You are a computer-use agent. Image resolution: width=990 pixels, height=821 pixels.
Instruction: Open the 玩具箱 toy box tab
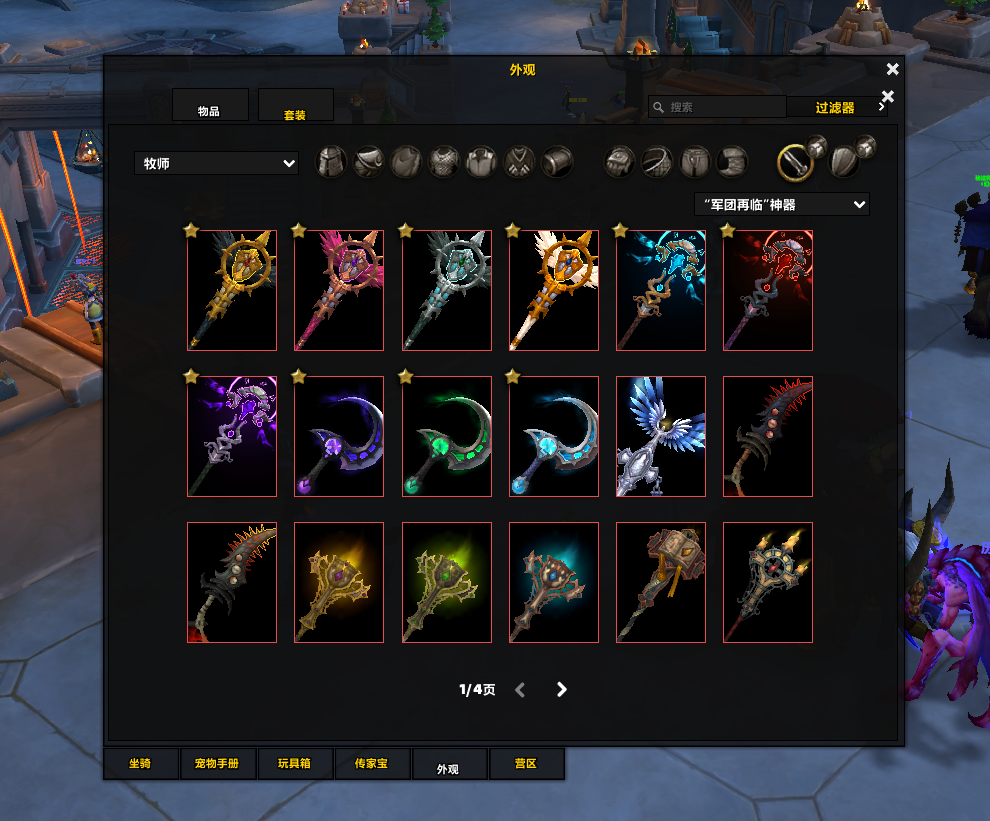click(294, 764)
